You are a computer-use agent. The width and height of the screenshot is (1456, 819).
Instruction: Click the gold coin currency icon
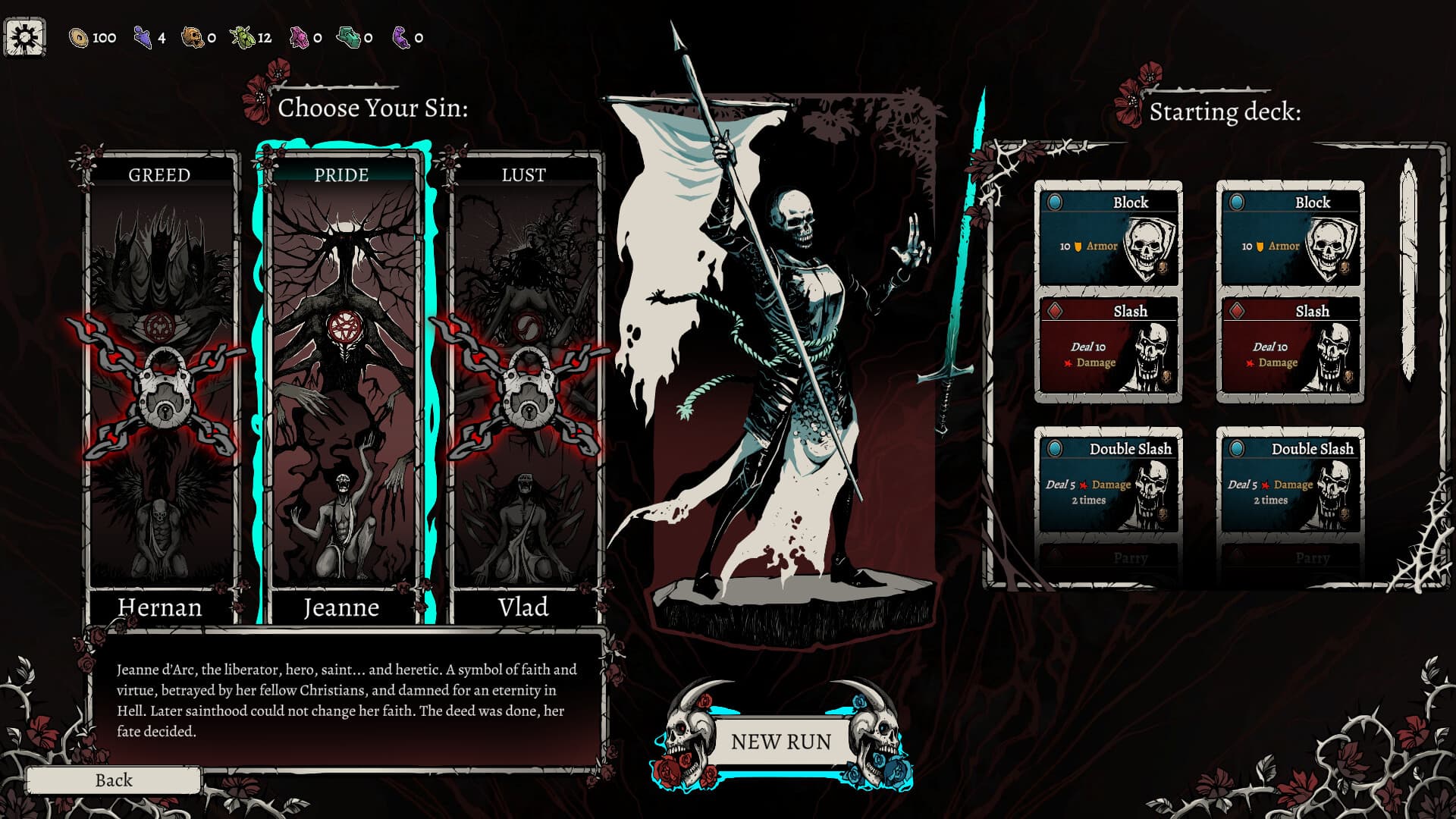pyautogui.click(x=78, y=34)
